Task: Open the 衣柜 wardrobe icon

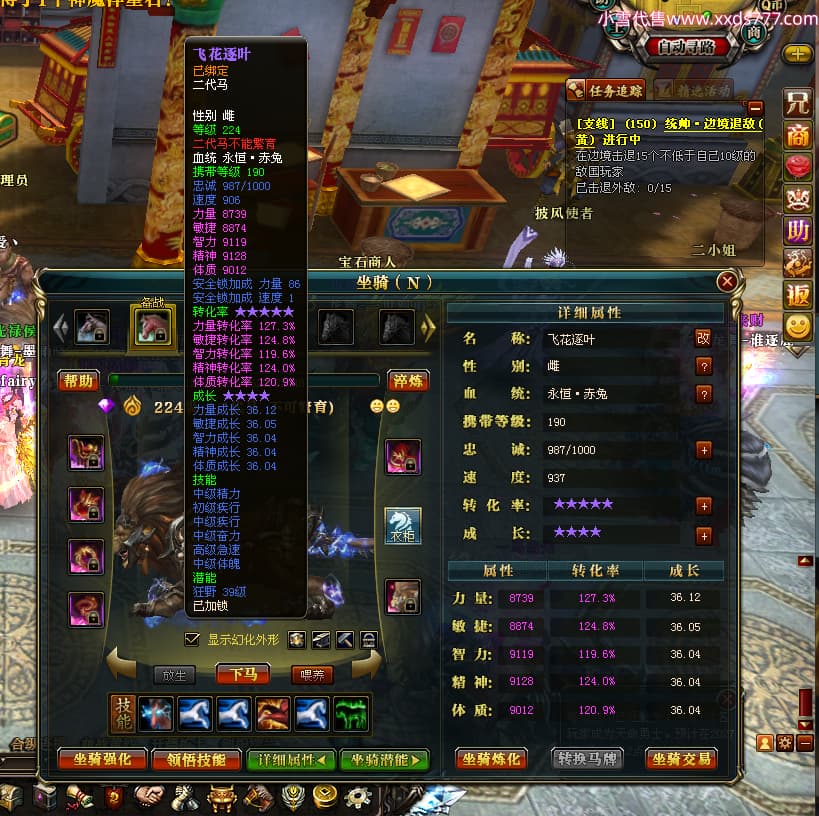Action: pyautogui.click(x=403, y=525)
